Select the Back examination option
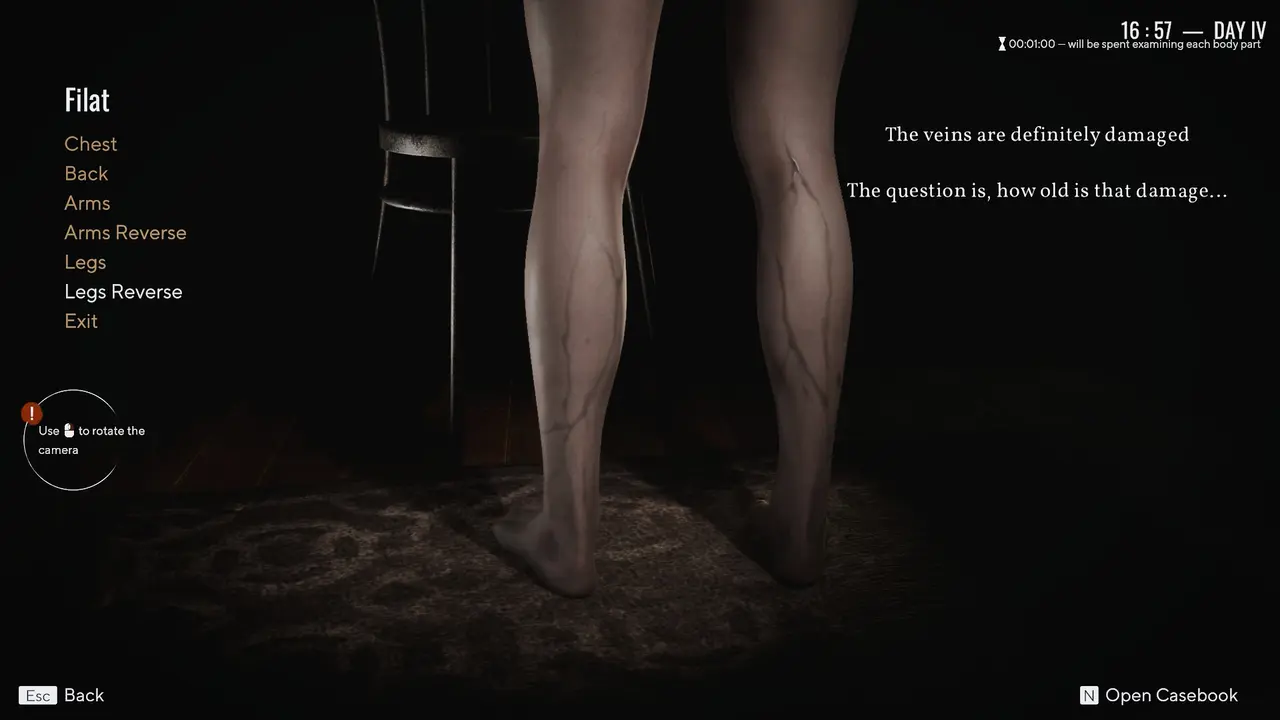 (x=86, y=173)
